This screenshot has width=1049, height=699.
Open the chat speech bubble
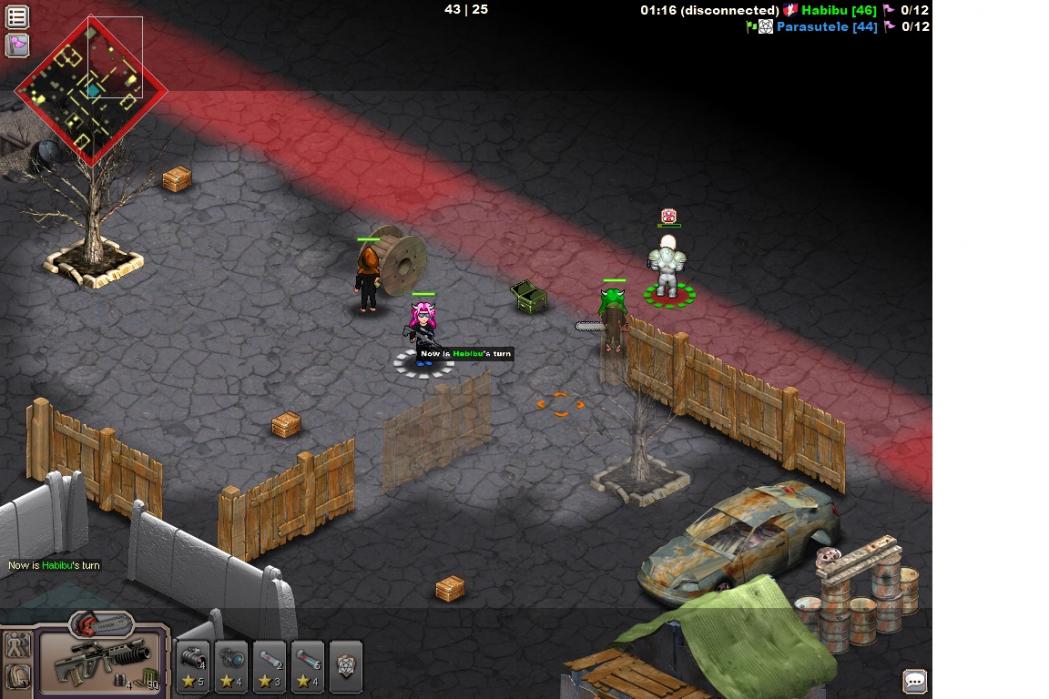pyautogui.click(x=914, y=681)
